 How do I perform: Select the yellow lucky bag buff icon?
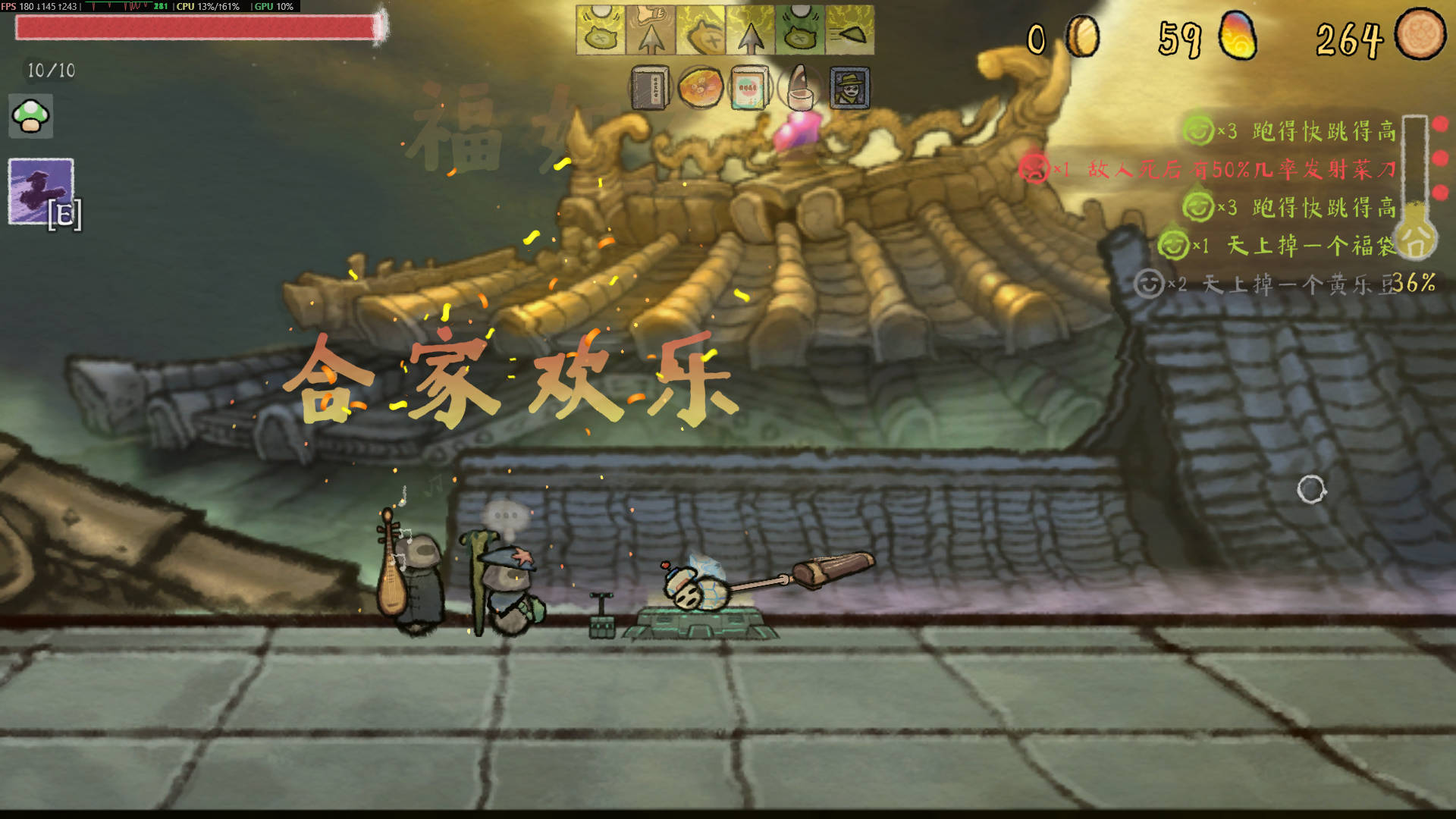click(x=600, y=30)
